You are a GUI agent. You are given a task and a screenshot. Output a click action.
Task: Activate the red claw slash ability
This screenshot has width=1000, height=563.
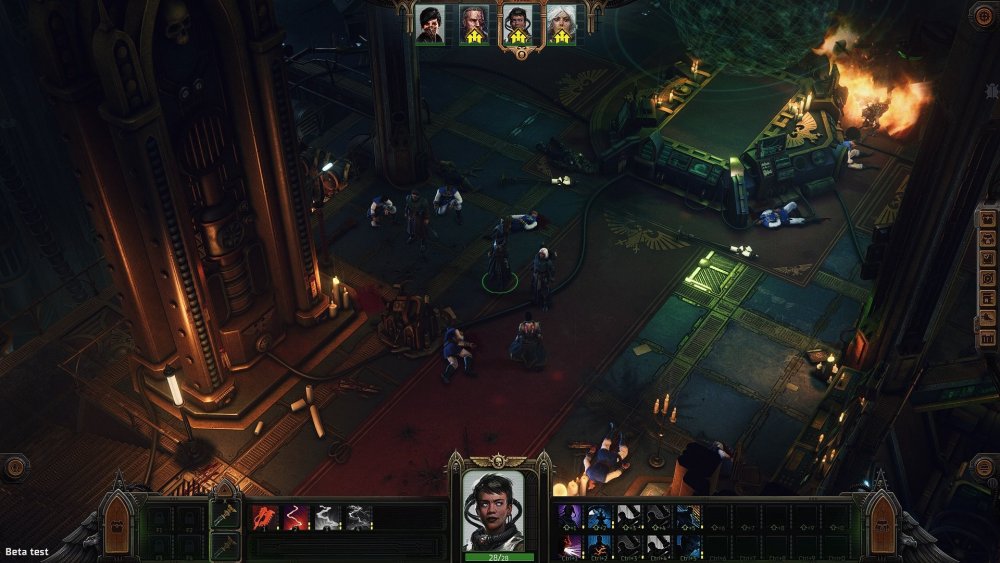tap(266, 517)
